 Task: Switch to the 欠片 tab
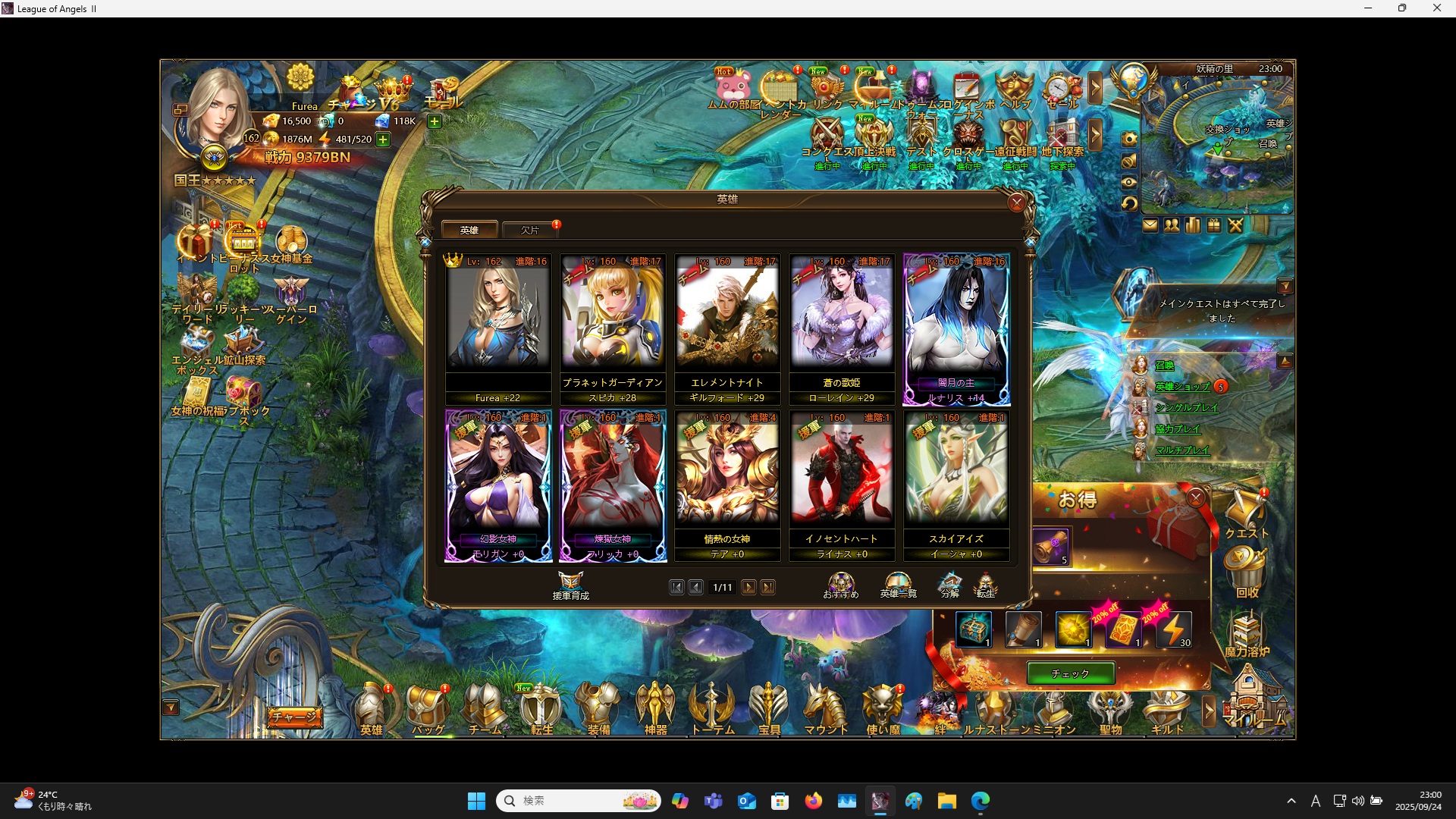[x=529, y=230]
